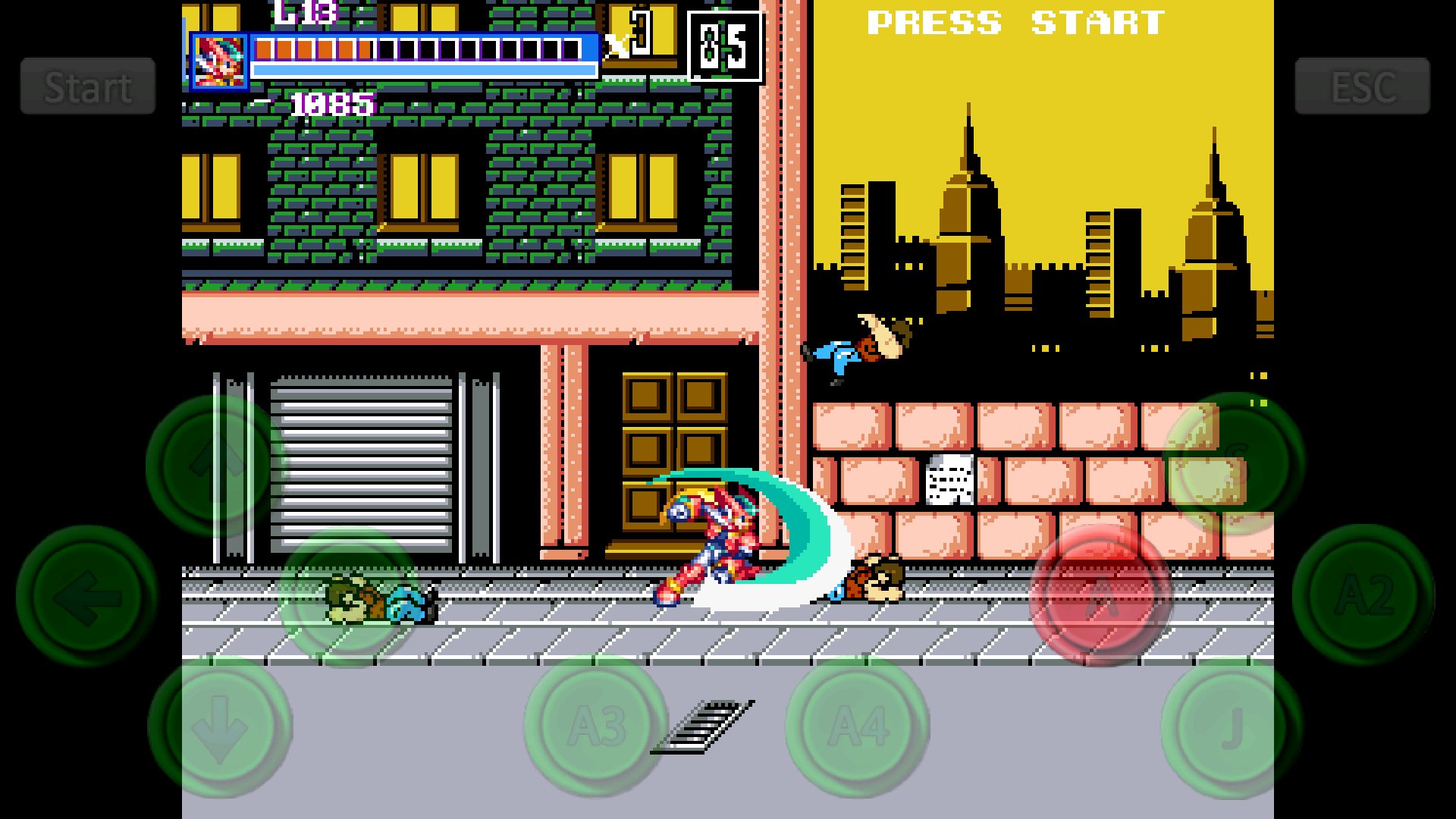Activate the green A4 button
Screen dimensions: 1456x819
[858, 726]
